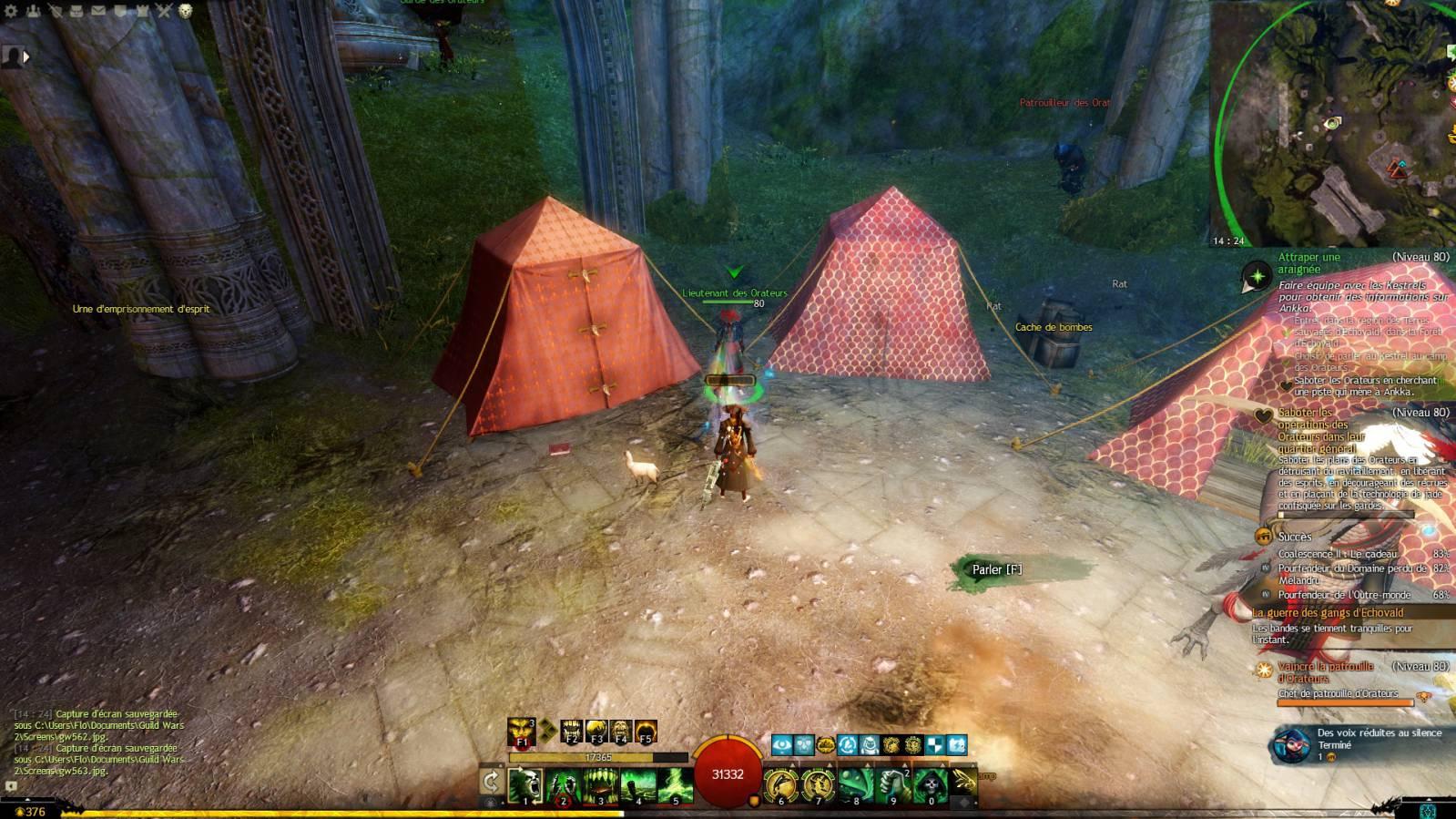Open the Succès achievements tracker header
Screen dimensions: 1456x819
coord(1294,537)
